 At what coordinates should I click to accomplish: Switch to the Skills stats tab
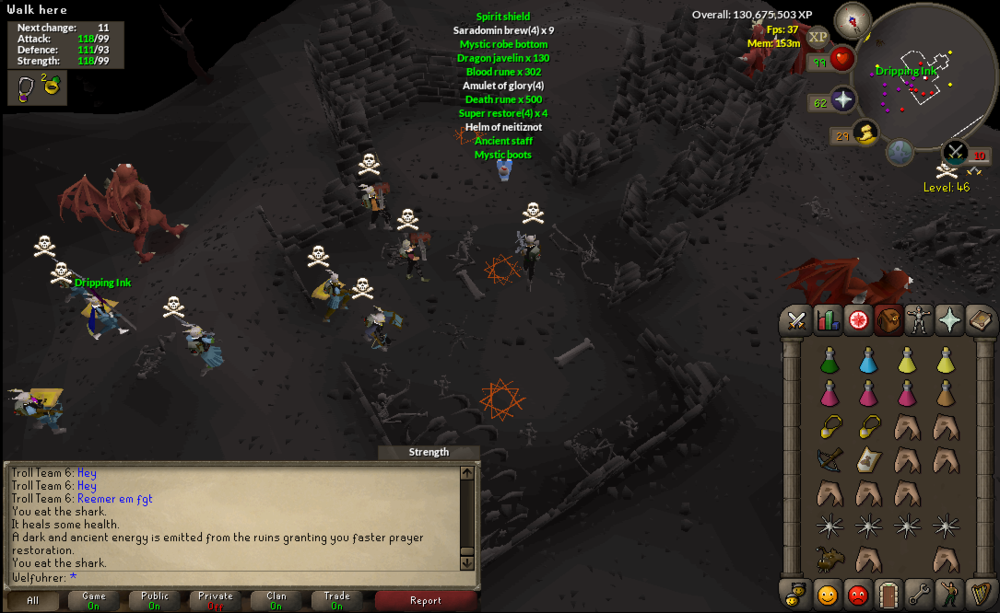[828, 320]
